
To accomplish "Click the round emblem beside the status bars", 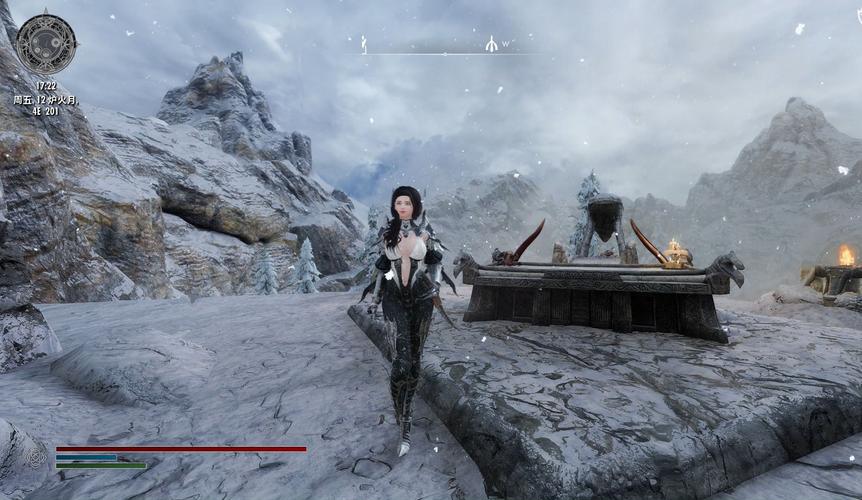I will tap(37, 457).
